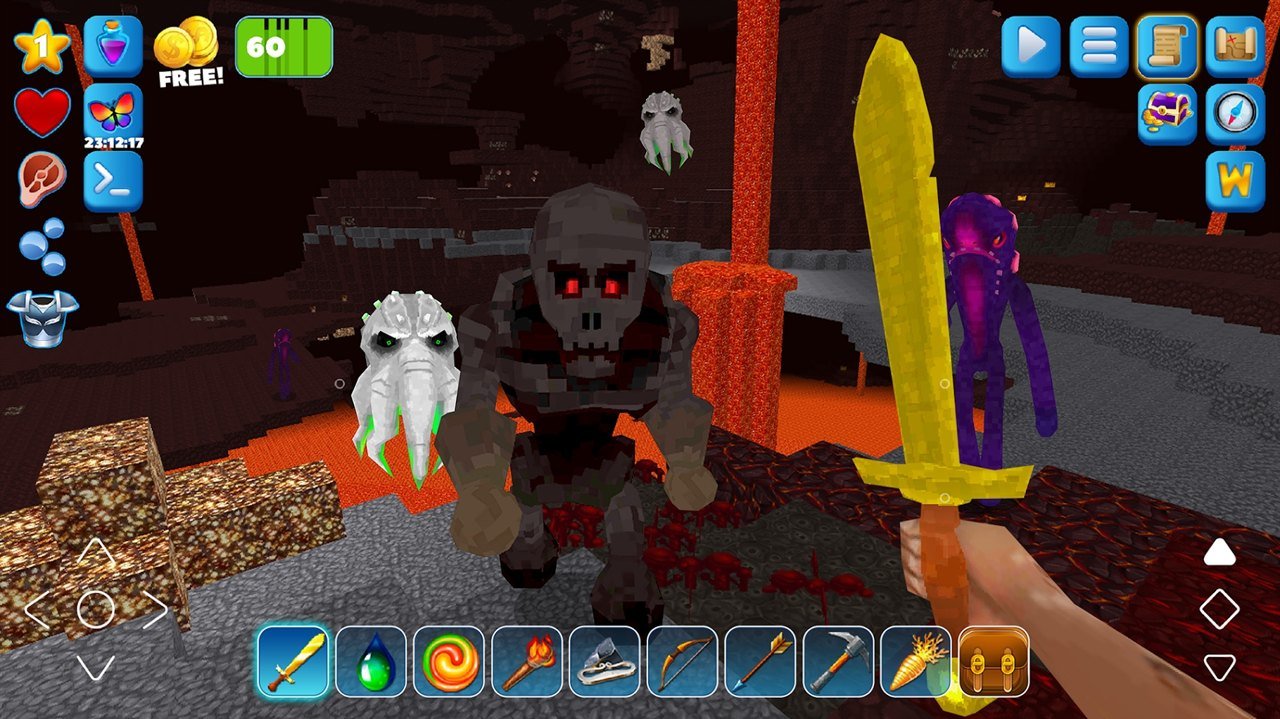Open the rainbow butterfly timed reward
The width and height of the screenshot is (1280, 719).
point(113,113)
